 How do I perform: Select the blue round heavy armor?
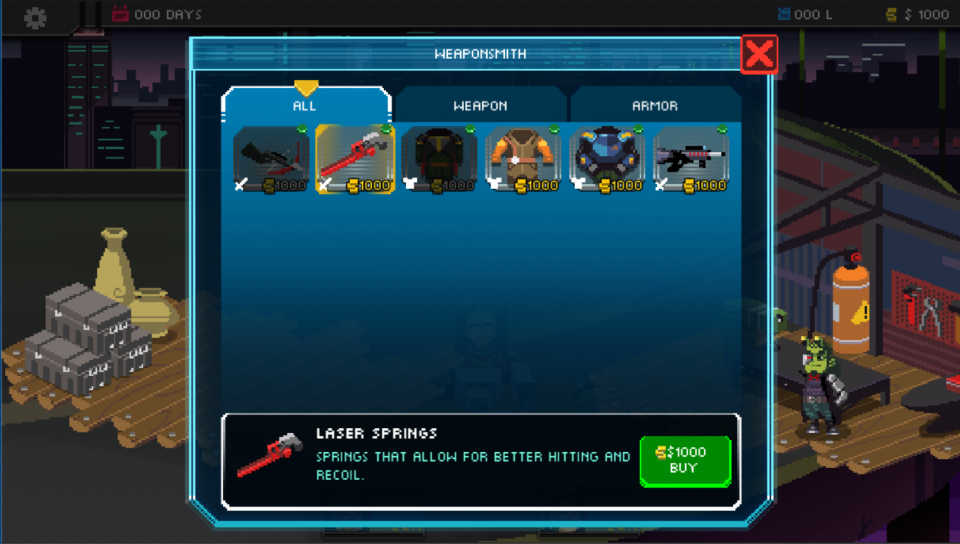click(607, 159)
